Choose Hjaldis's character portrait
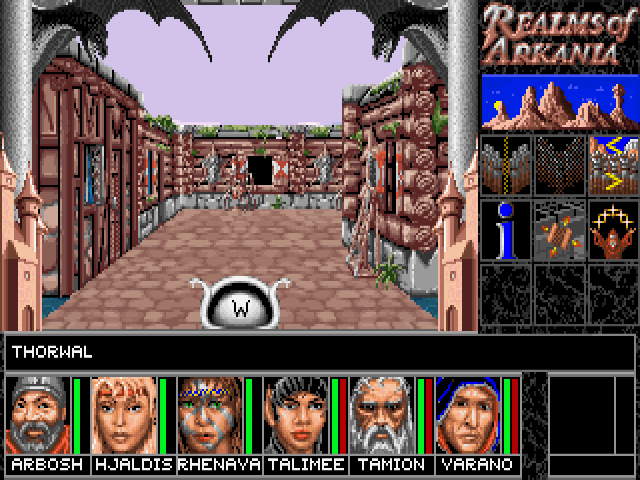 (124, 415)
